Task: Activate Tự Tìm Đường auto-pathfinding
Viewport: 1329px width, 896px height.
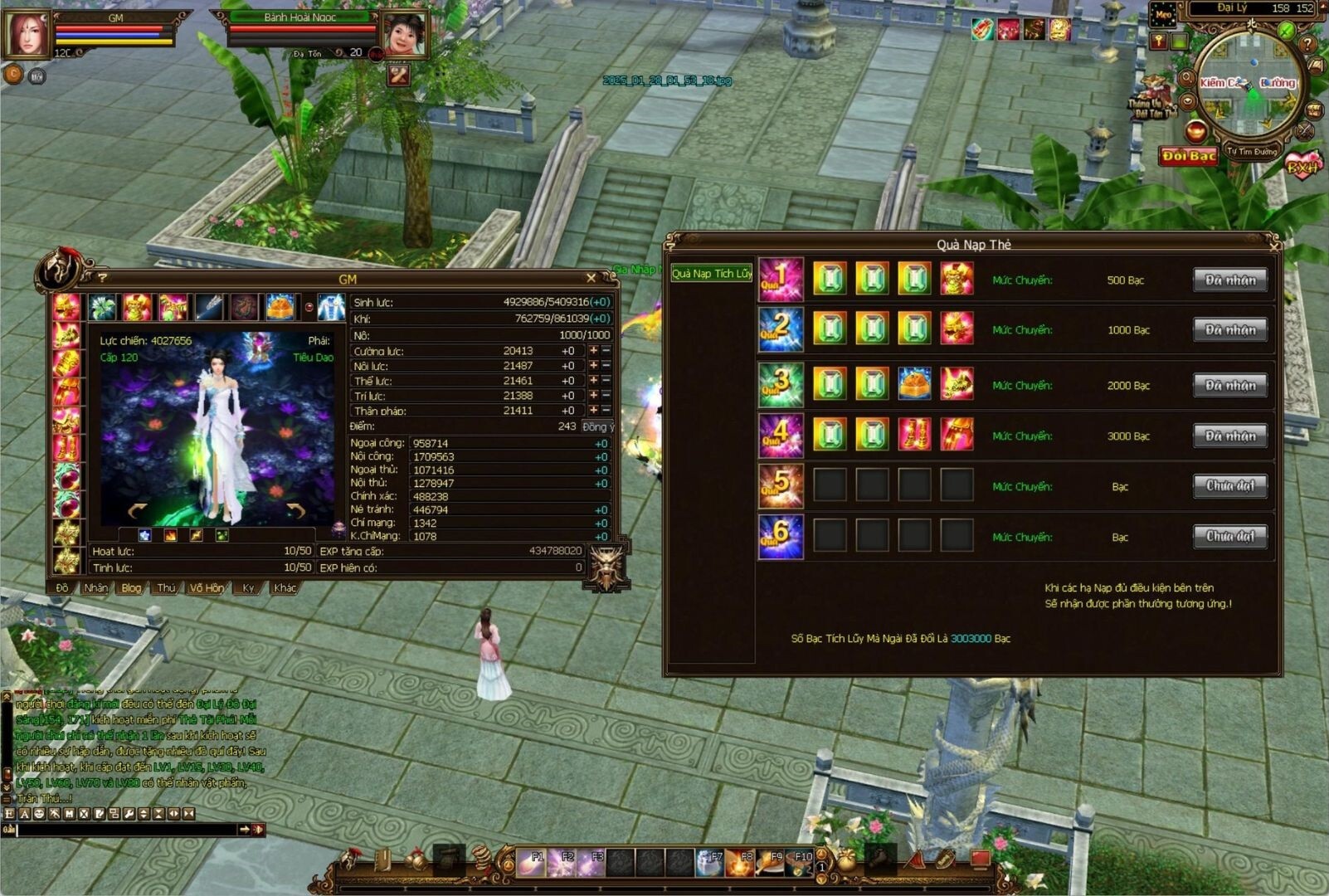Action: pyautogui.click(x=1252, y=152)
